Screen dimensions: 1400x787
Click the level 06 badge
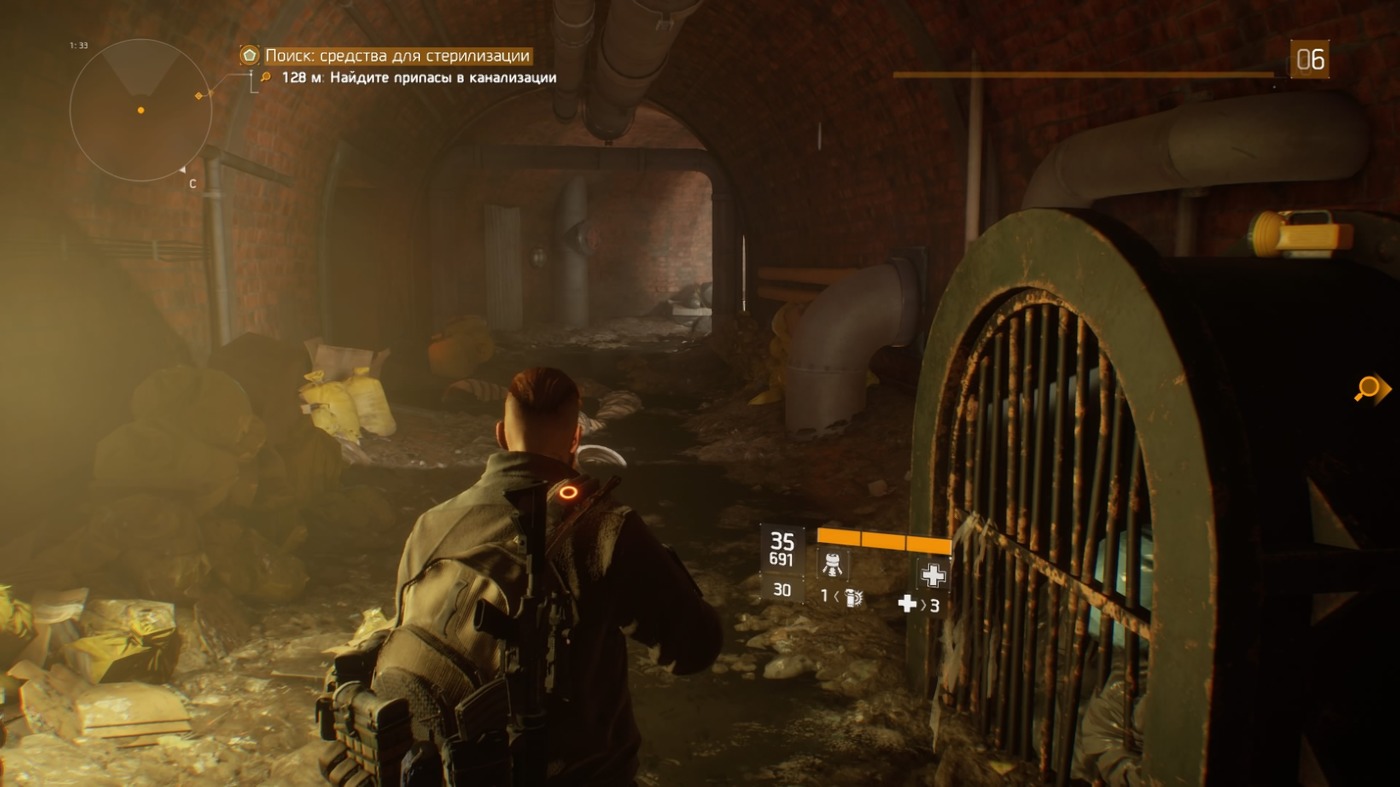pos(1309,60)
